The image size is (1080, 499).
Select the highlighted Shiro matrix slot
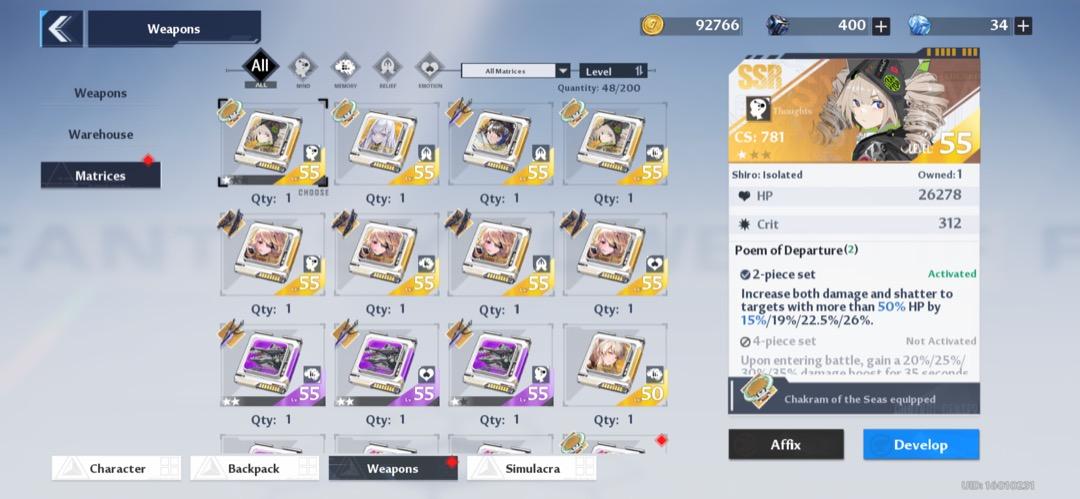click(x=273, y=143)
